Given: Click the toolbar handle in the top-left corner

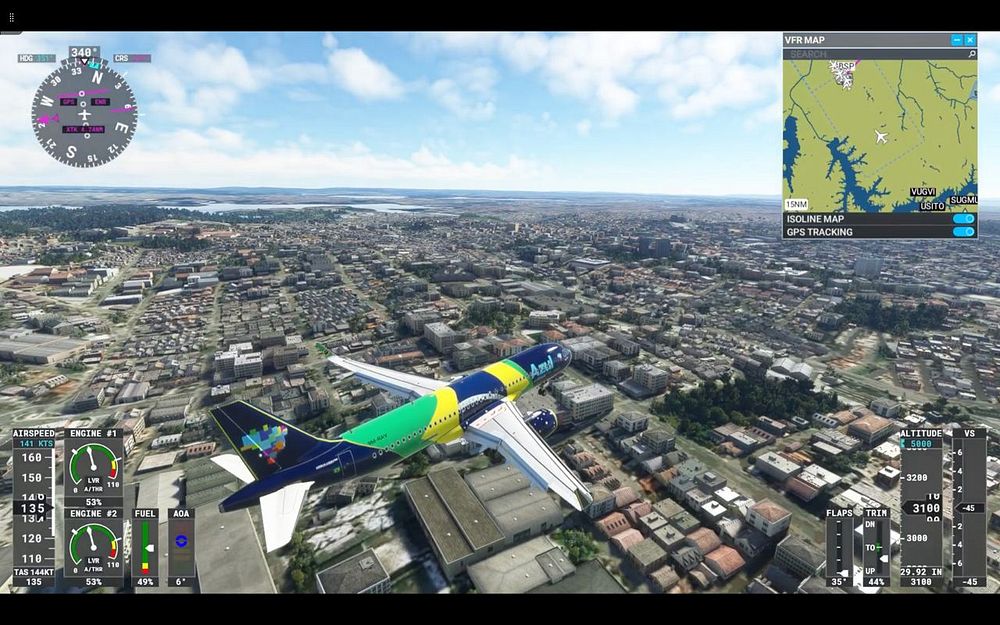Looking at the screenshot, I should tap(12, 17).
